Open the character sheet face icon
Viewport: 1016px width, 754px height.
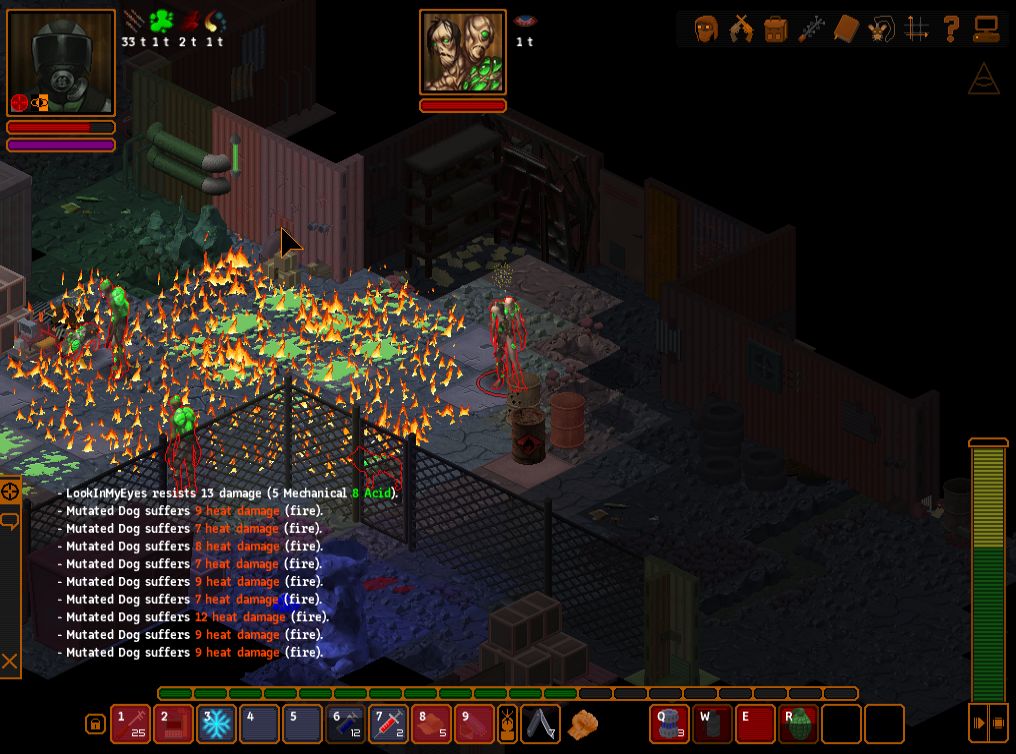[x=707, y=28]
